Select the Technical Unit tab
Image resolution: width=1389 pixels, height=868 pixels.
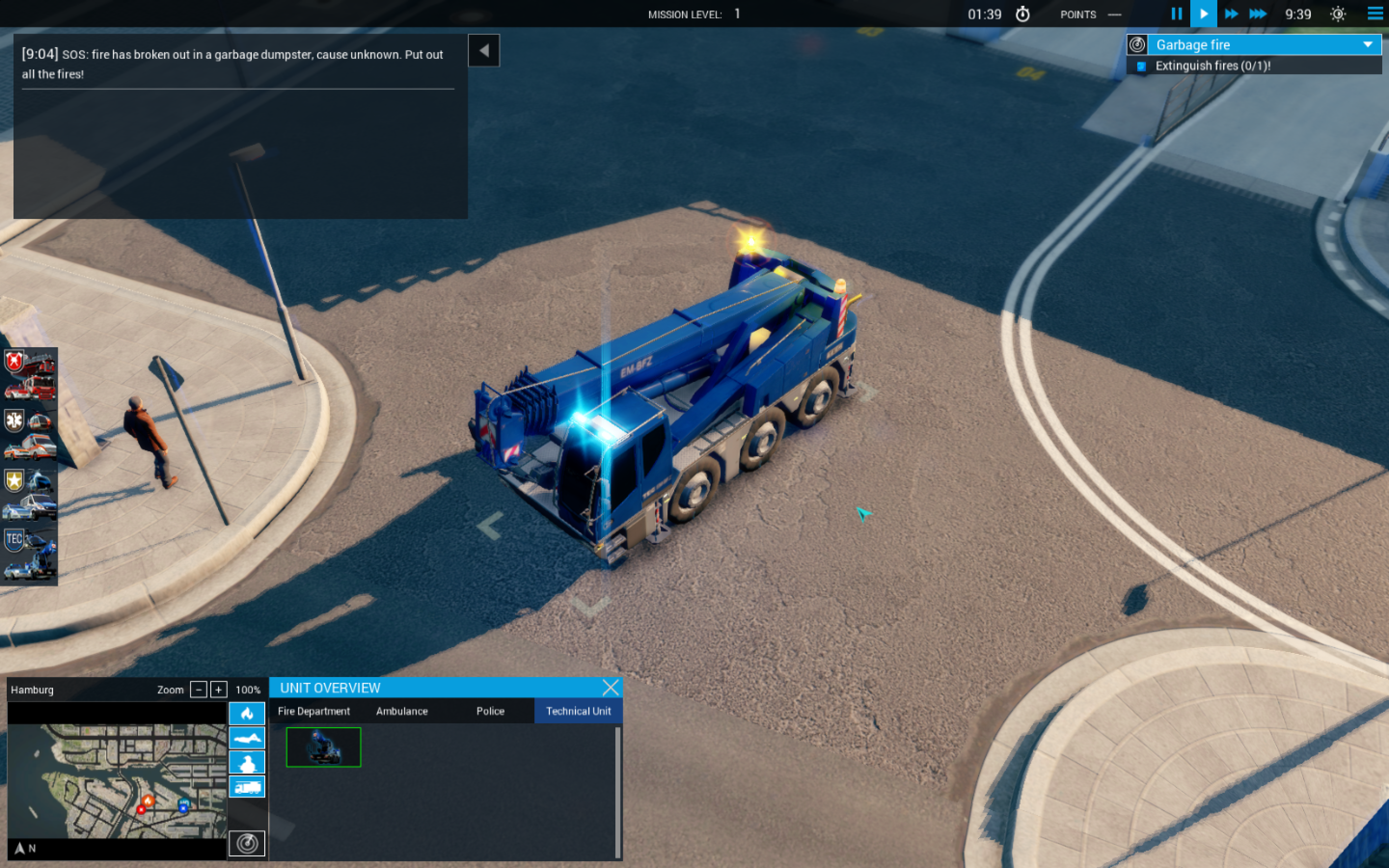coord(578,711)
